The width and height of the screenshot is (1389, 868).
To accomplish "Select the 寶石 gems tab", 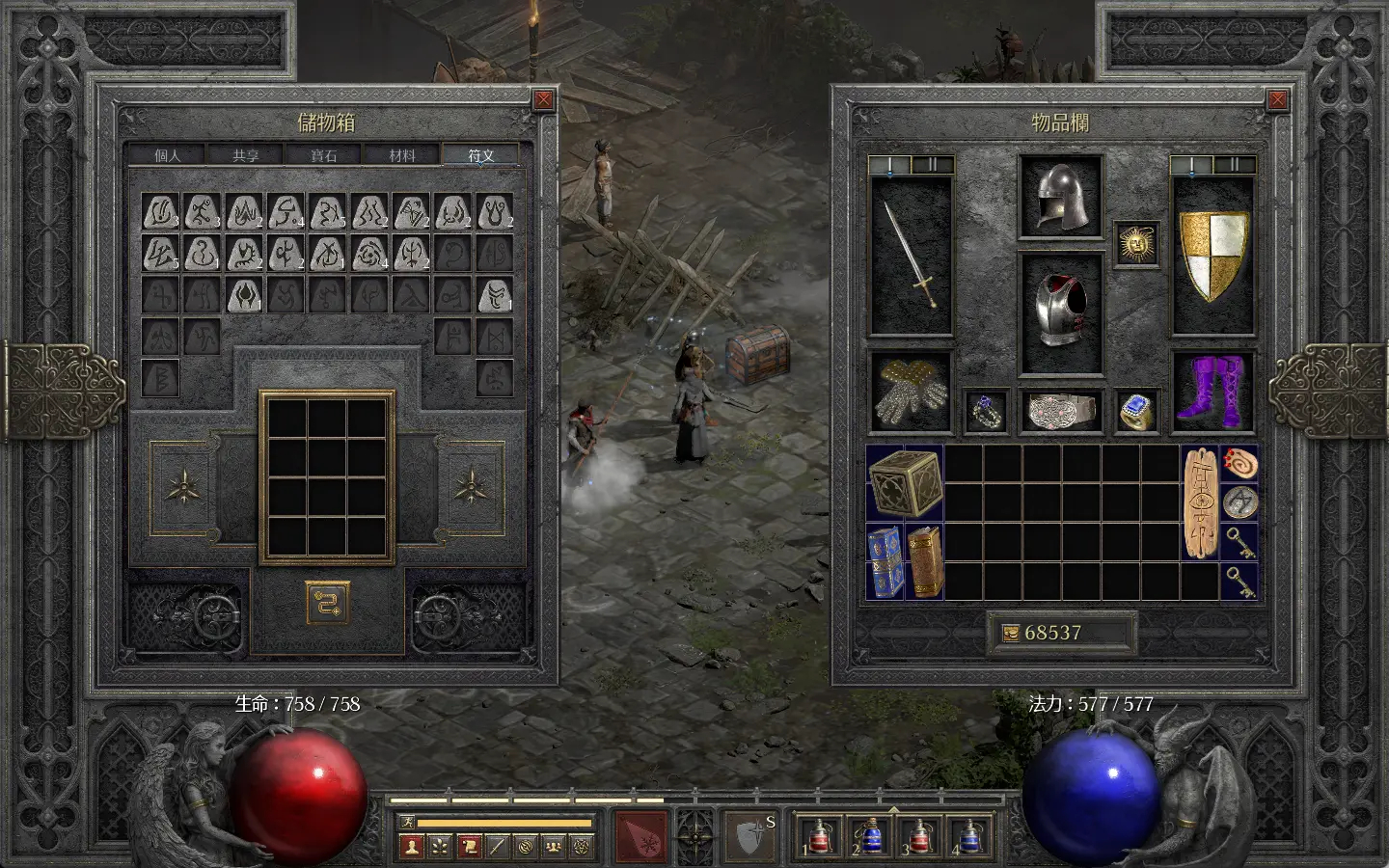I will pos(324,155).
